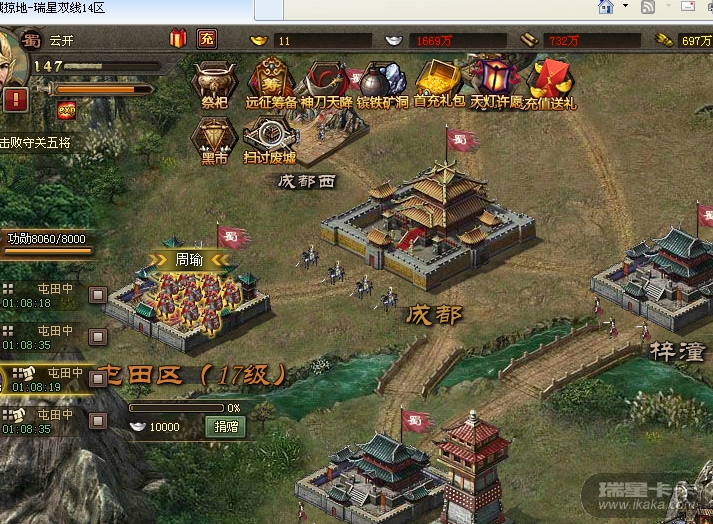Click the red exclamation alert button
713x524 pixels.
15,99
